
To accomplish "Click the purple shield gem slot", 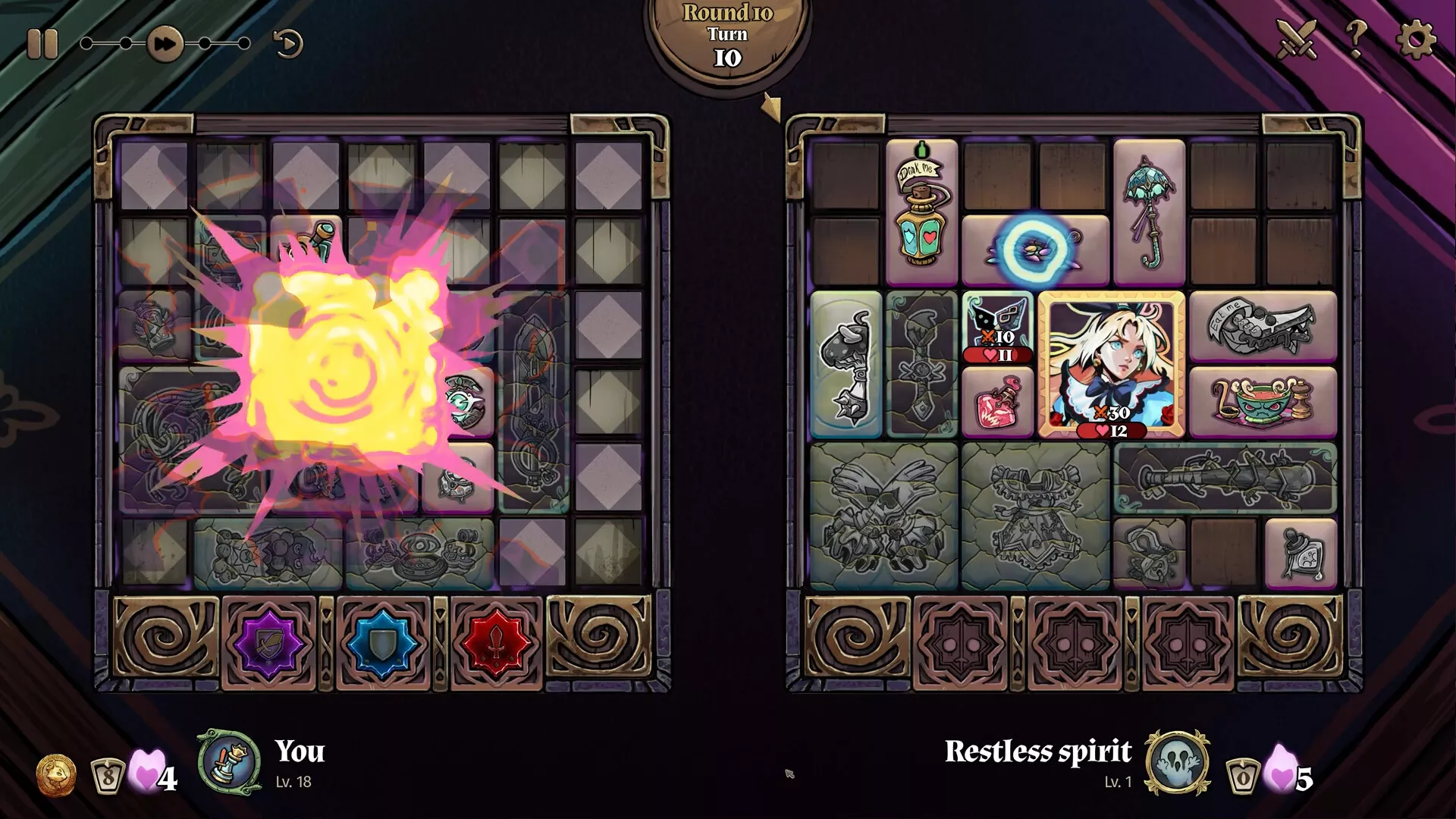I will click(x=268, y=643).
